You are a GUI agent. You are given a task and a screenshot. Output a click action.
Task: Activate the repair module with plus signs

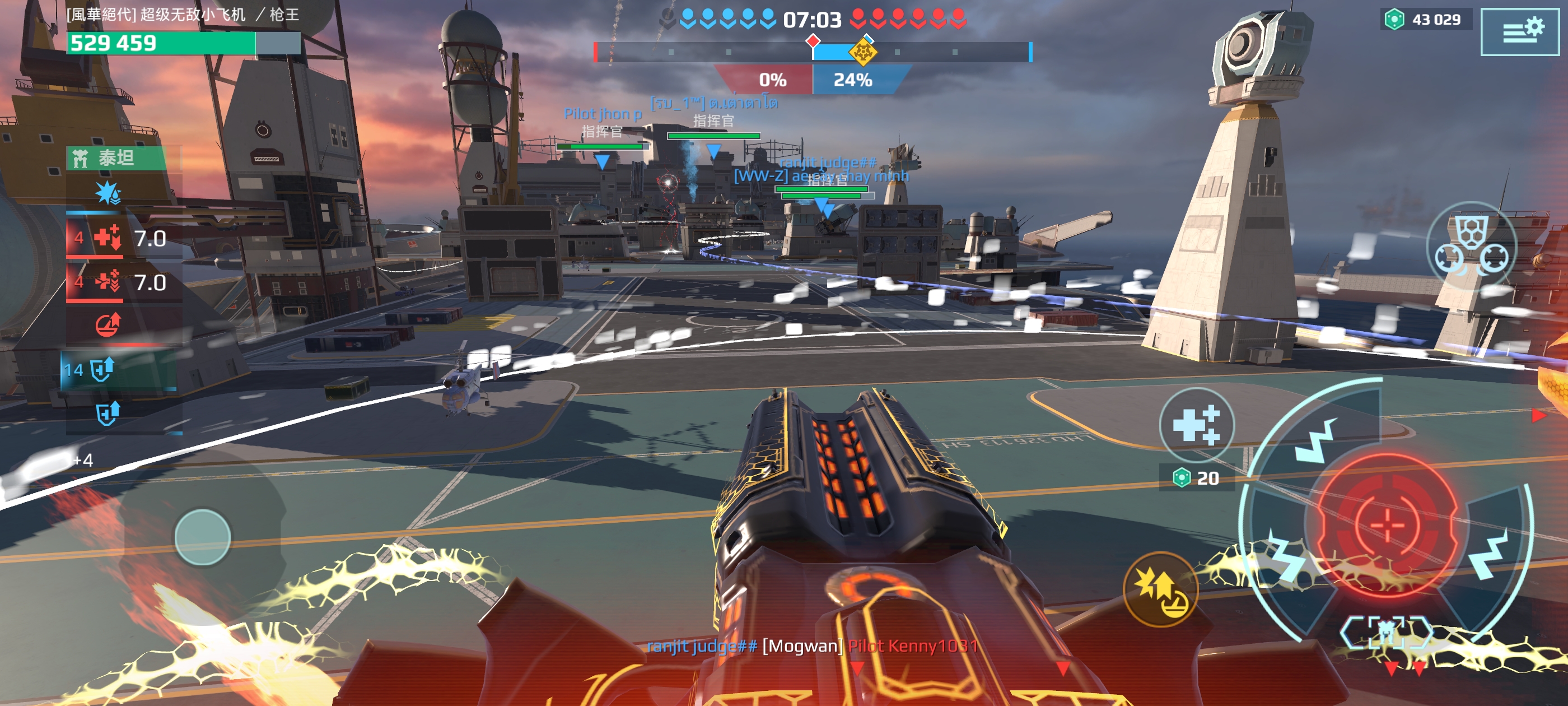tap(1196, 424)
